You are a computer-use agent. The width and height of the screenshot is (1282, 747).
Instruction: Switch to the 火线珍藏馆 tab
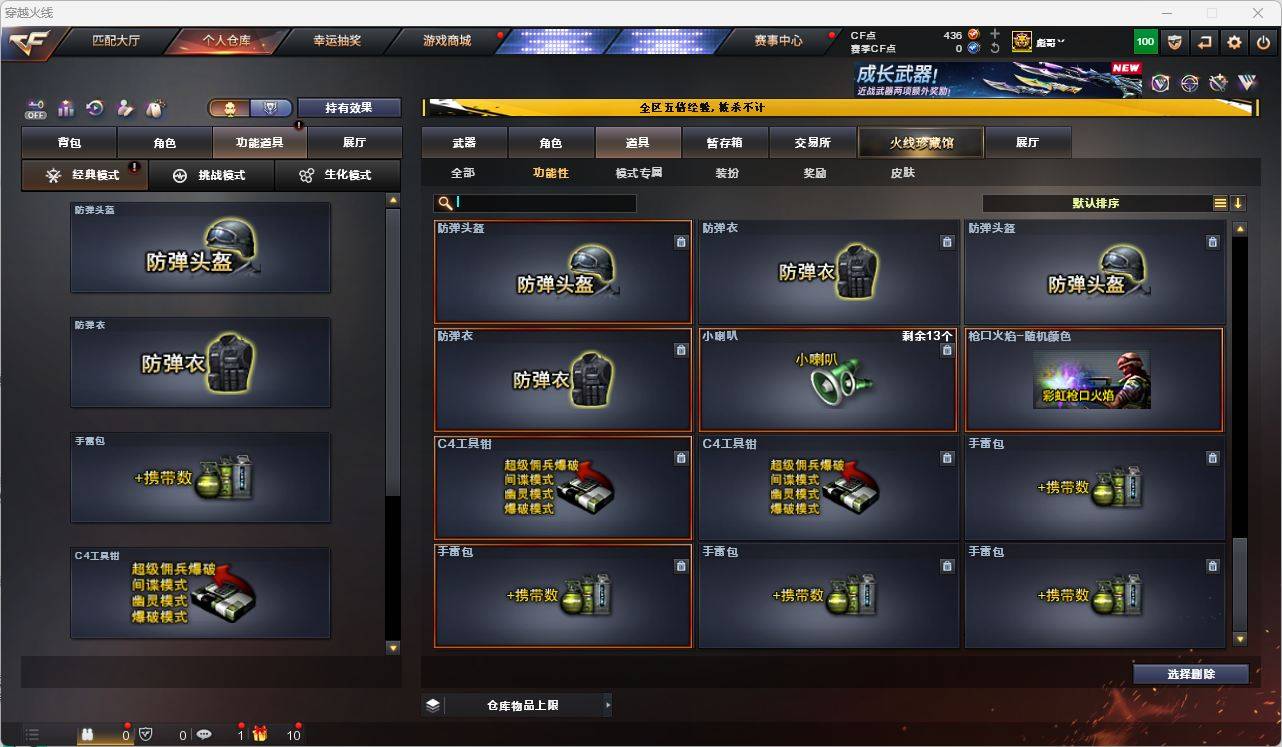click(x=920, y=142)
